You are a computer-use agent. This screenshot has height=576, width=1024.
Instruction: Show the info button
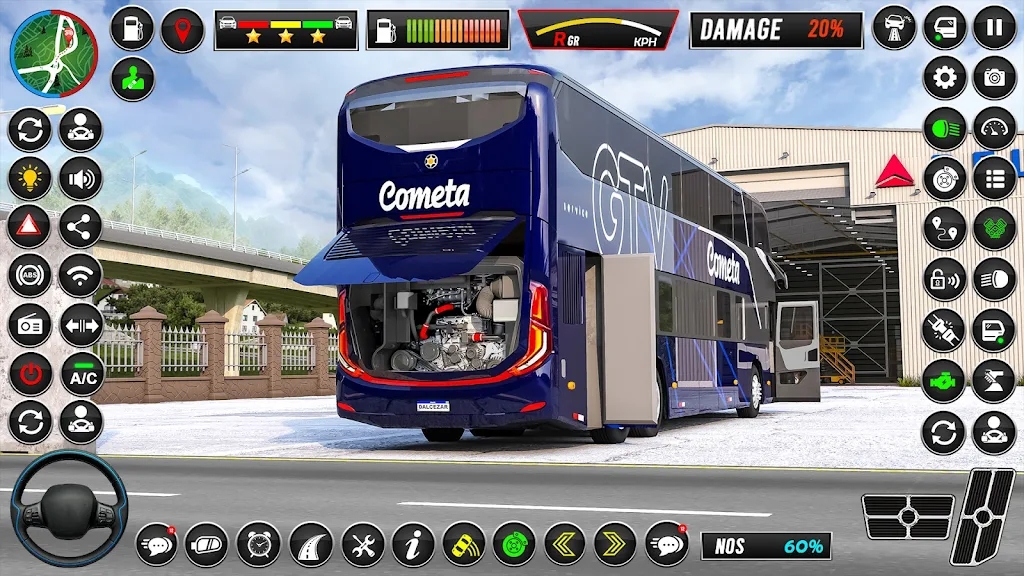[x=413, y=544]
